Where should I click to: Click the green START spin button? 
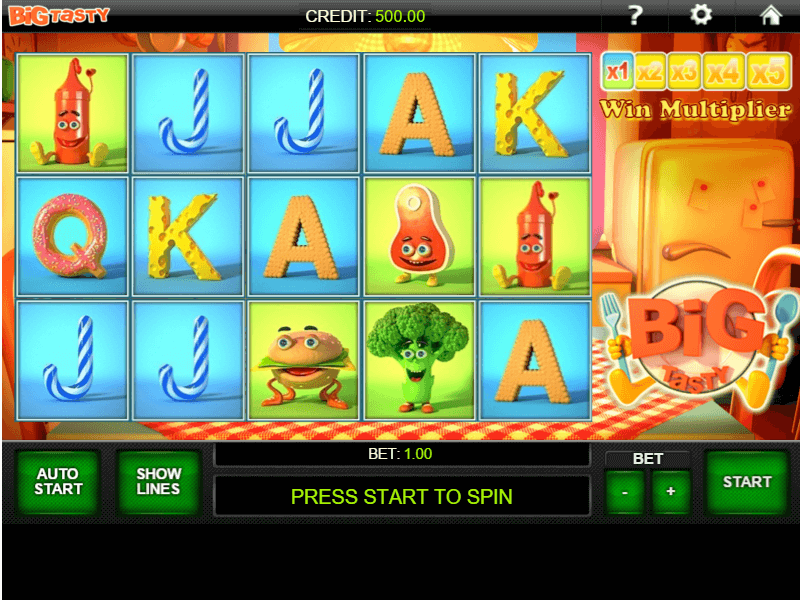click(747, 482)
